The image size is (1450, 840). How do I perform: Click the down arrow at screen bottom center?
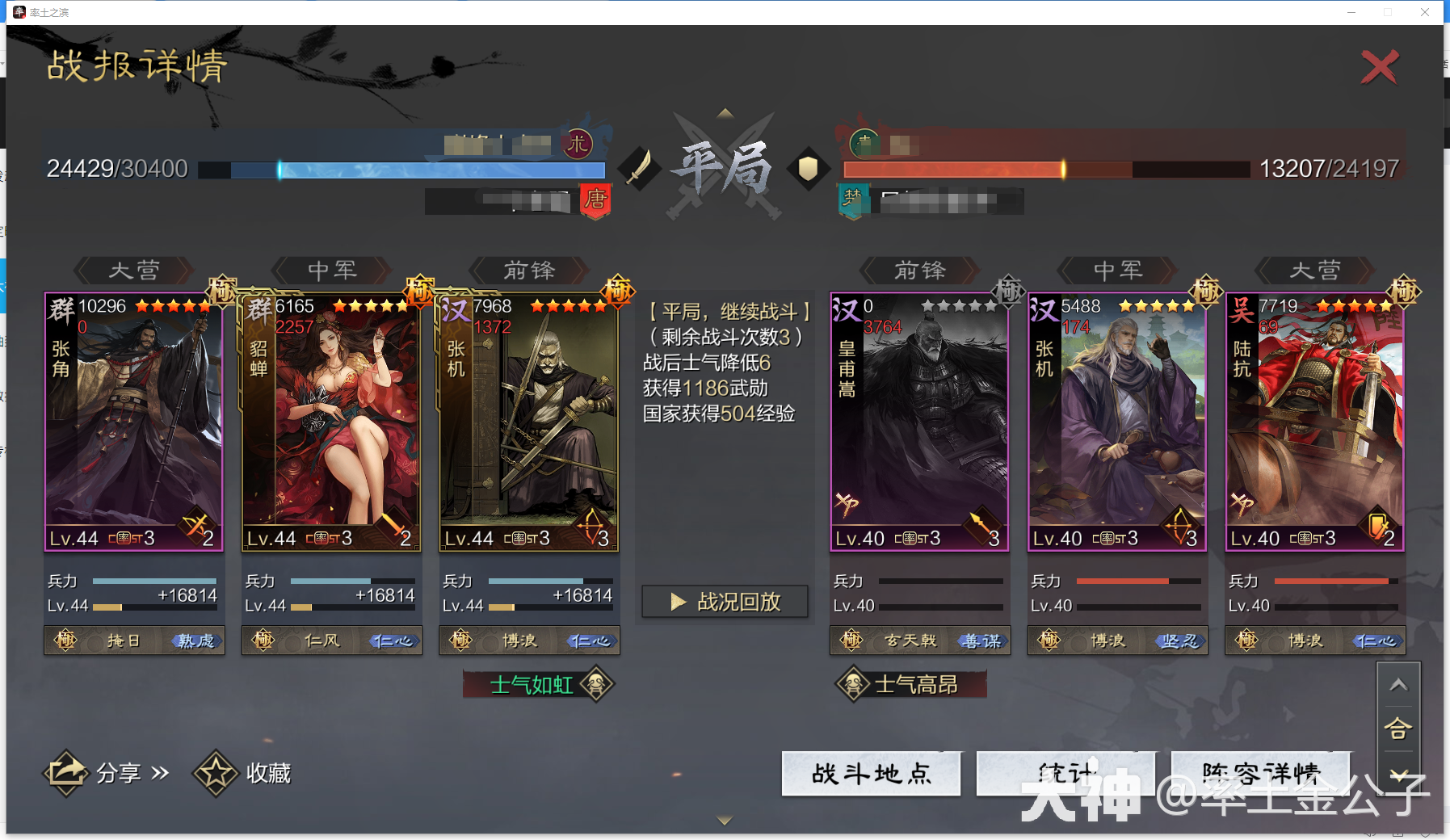pos(725,819)
